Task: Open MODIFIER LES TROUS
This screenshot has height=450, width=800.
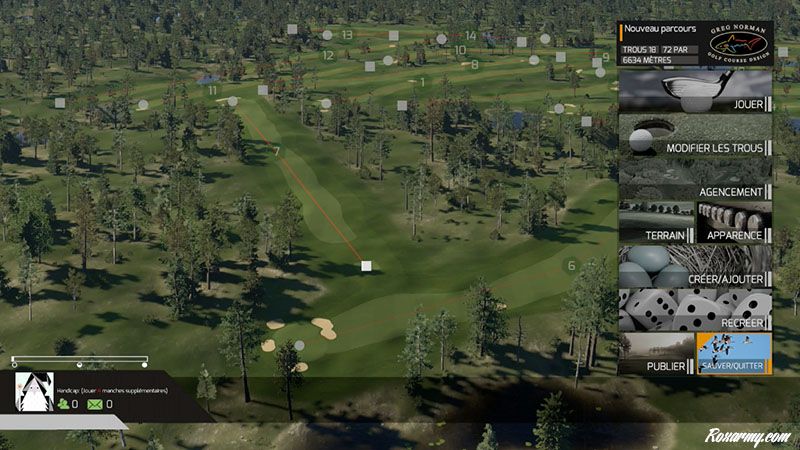Action: coord(695,135)
